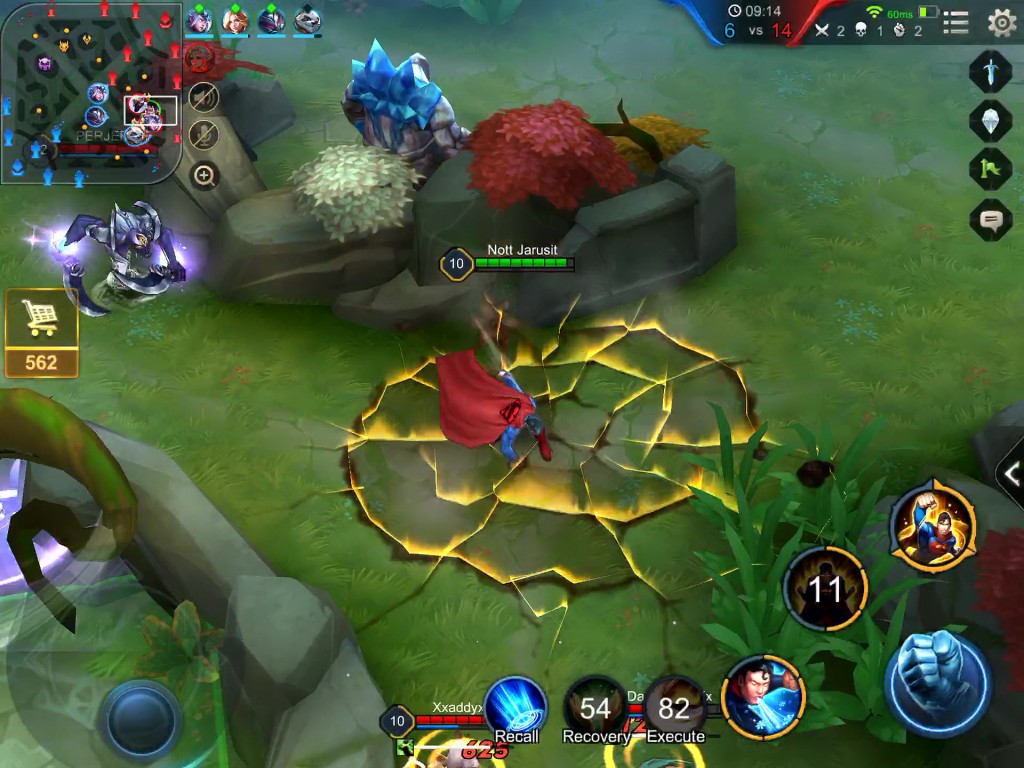The image size is (1024, 768).
Task: Activate the Recall ability
Action: [516, 708]
